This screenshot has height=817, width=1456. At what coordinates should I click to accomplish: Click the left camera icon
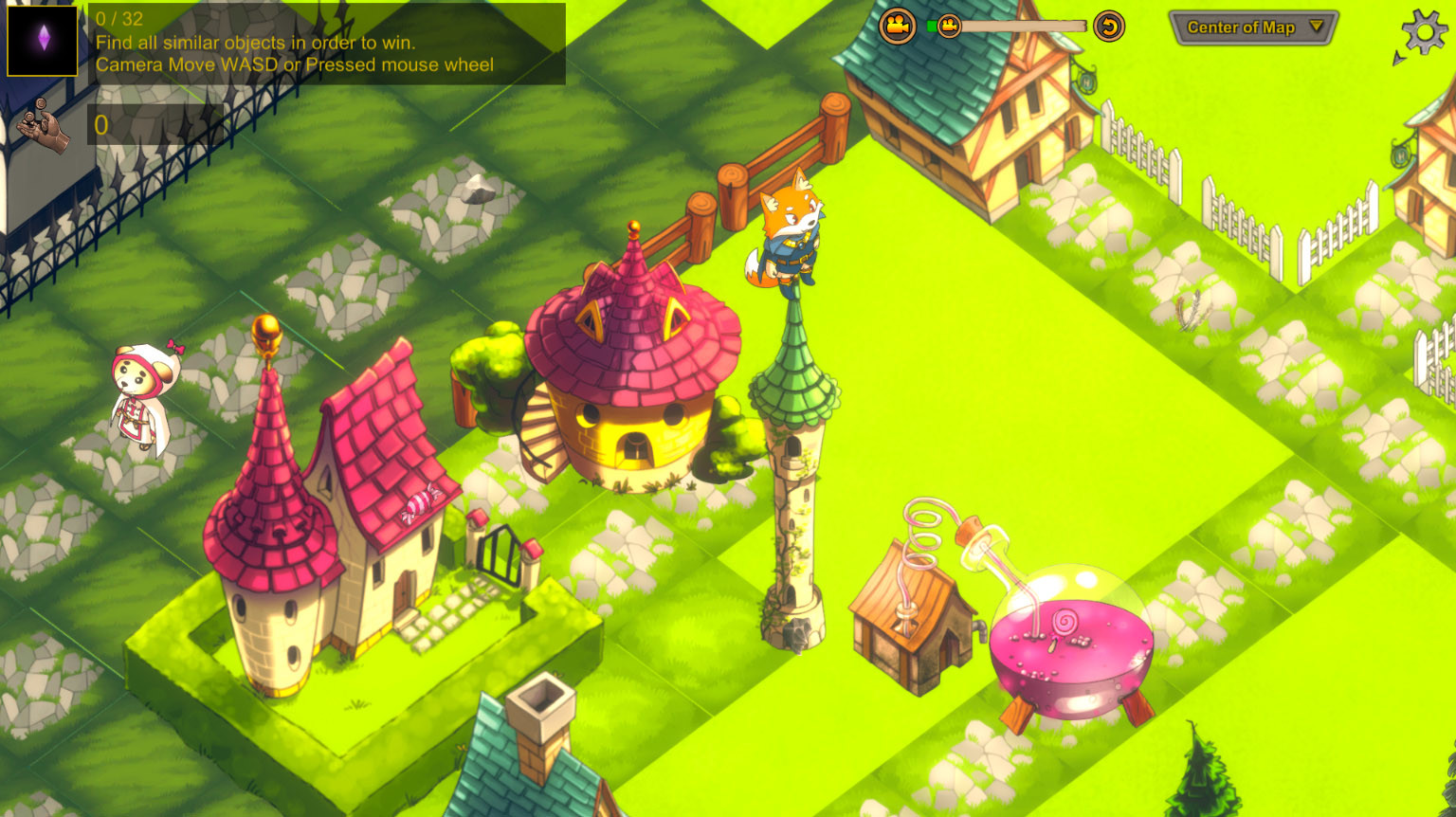pos(897,25)
